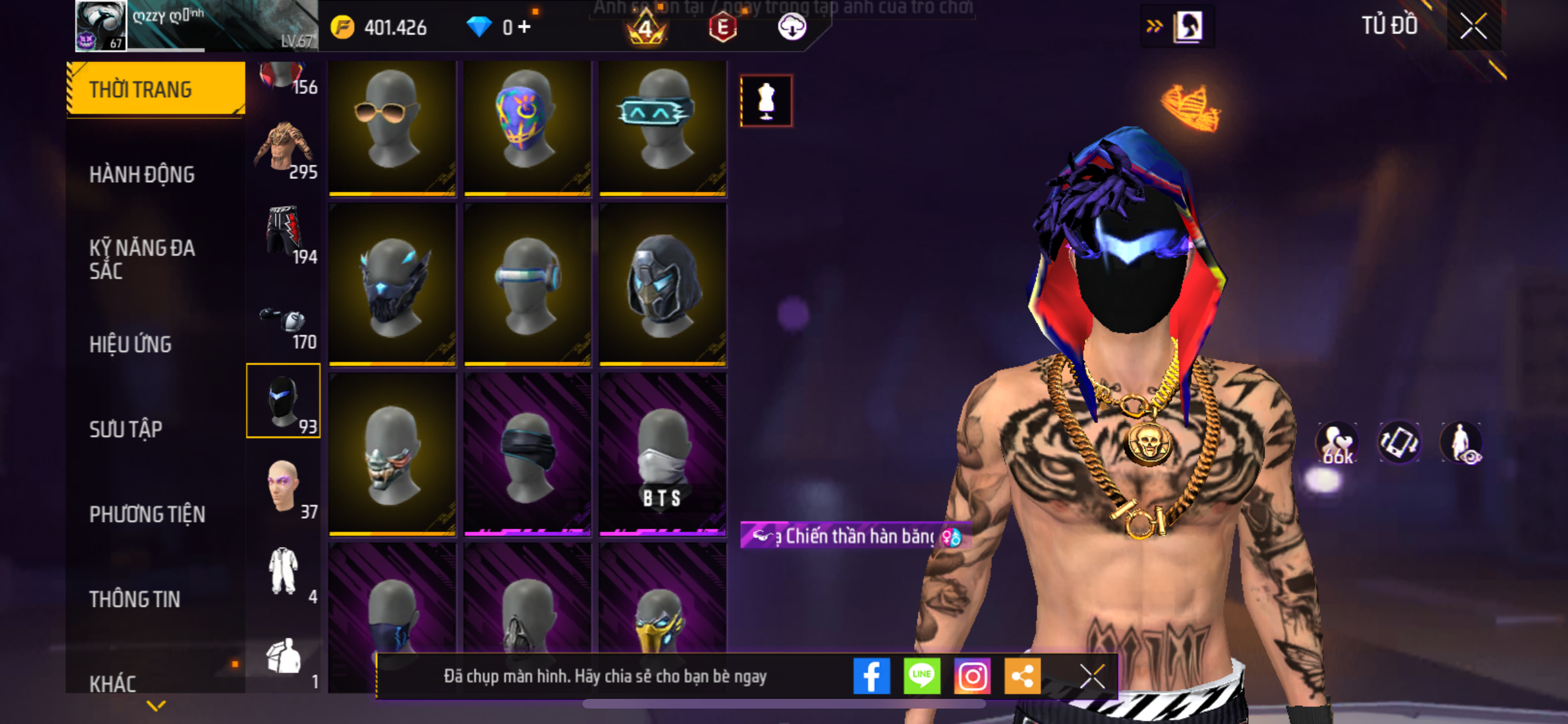Equip the cyan LED visor

(x=662, y=127)
